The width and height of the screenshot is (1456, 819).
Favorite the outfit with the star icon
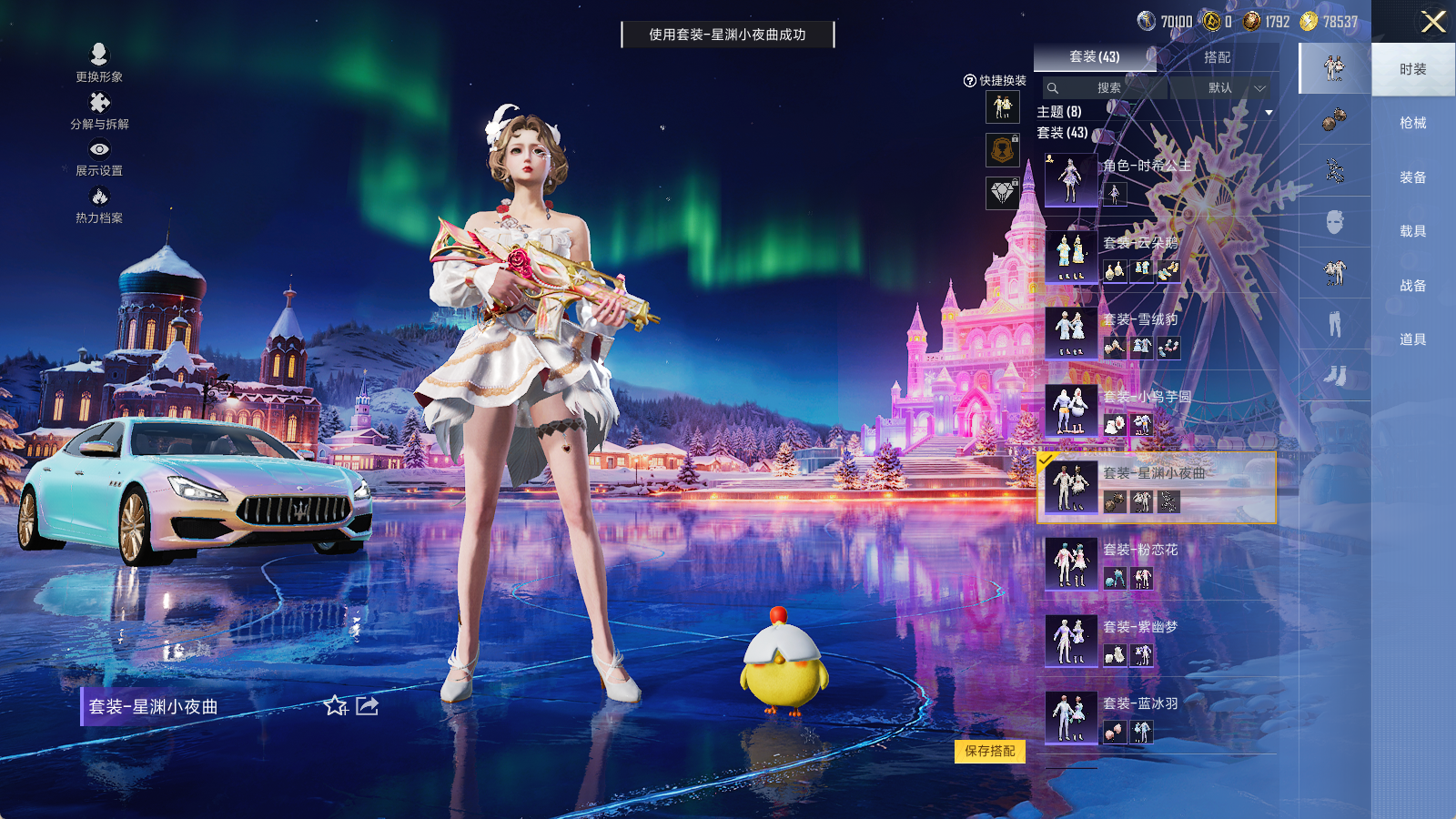tap(336, 706)
